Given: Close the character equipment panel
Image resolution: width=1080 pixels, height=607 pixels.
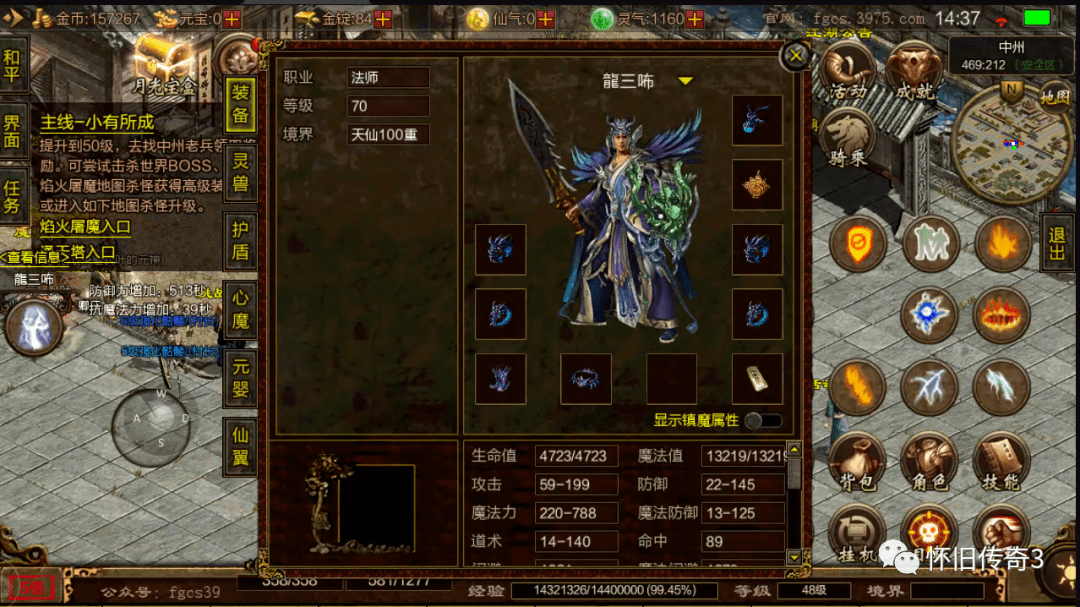Looking at the screenshot, I should point(796,56).
